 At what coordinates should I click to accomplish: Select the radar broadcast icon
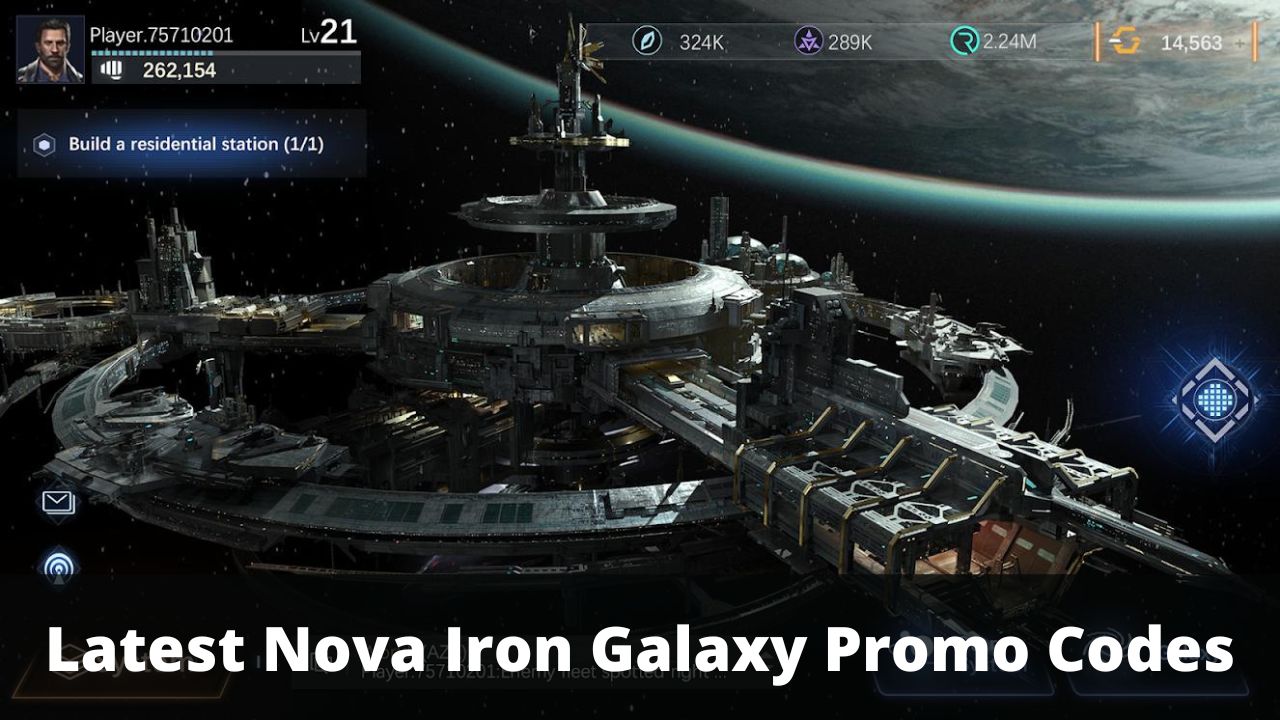[57, 568]
